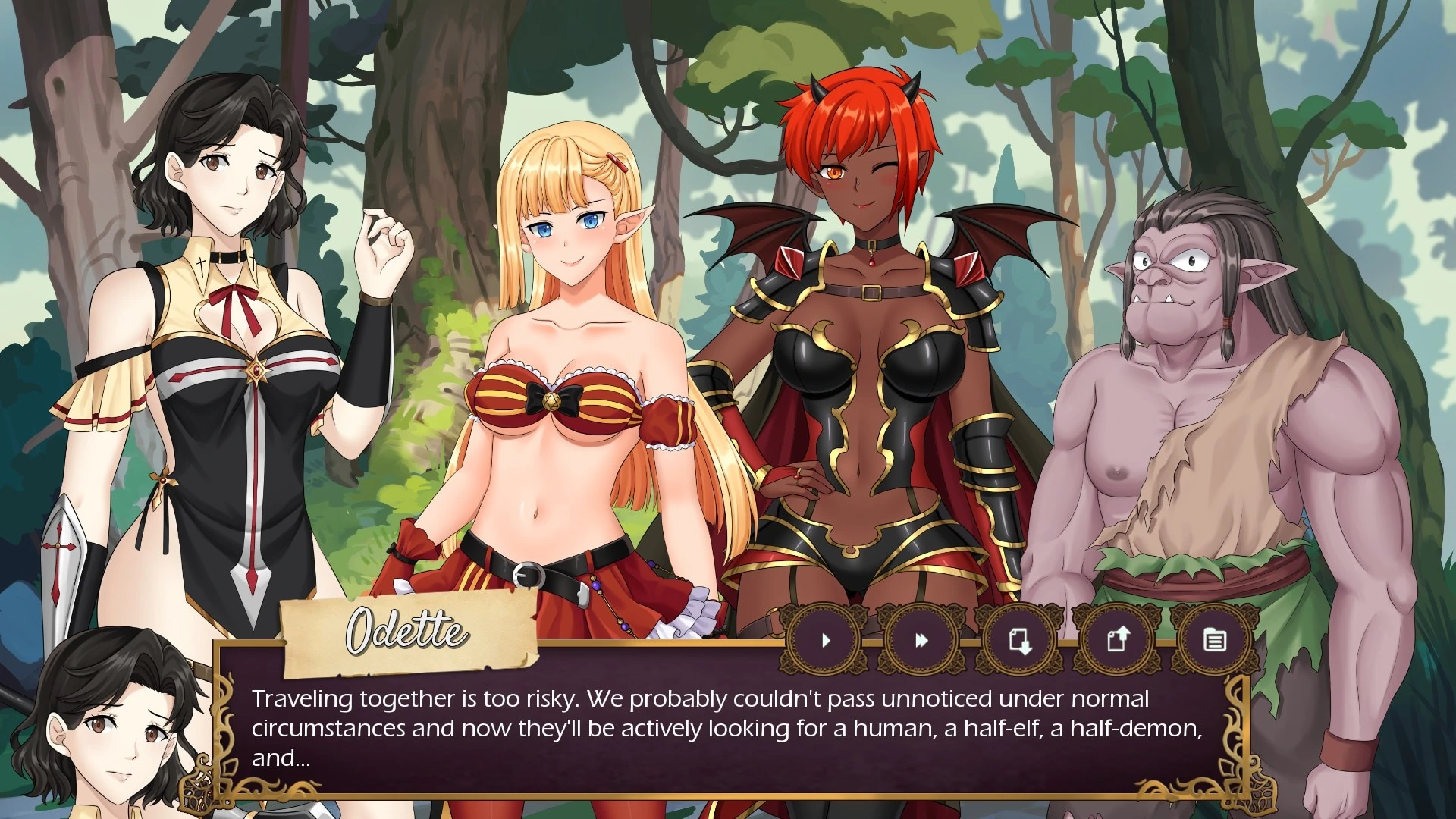The width and height of the screenshot is (1456, 819).
Task: Show the dialogue log menu icon
Action: [x=1214, y=641]
